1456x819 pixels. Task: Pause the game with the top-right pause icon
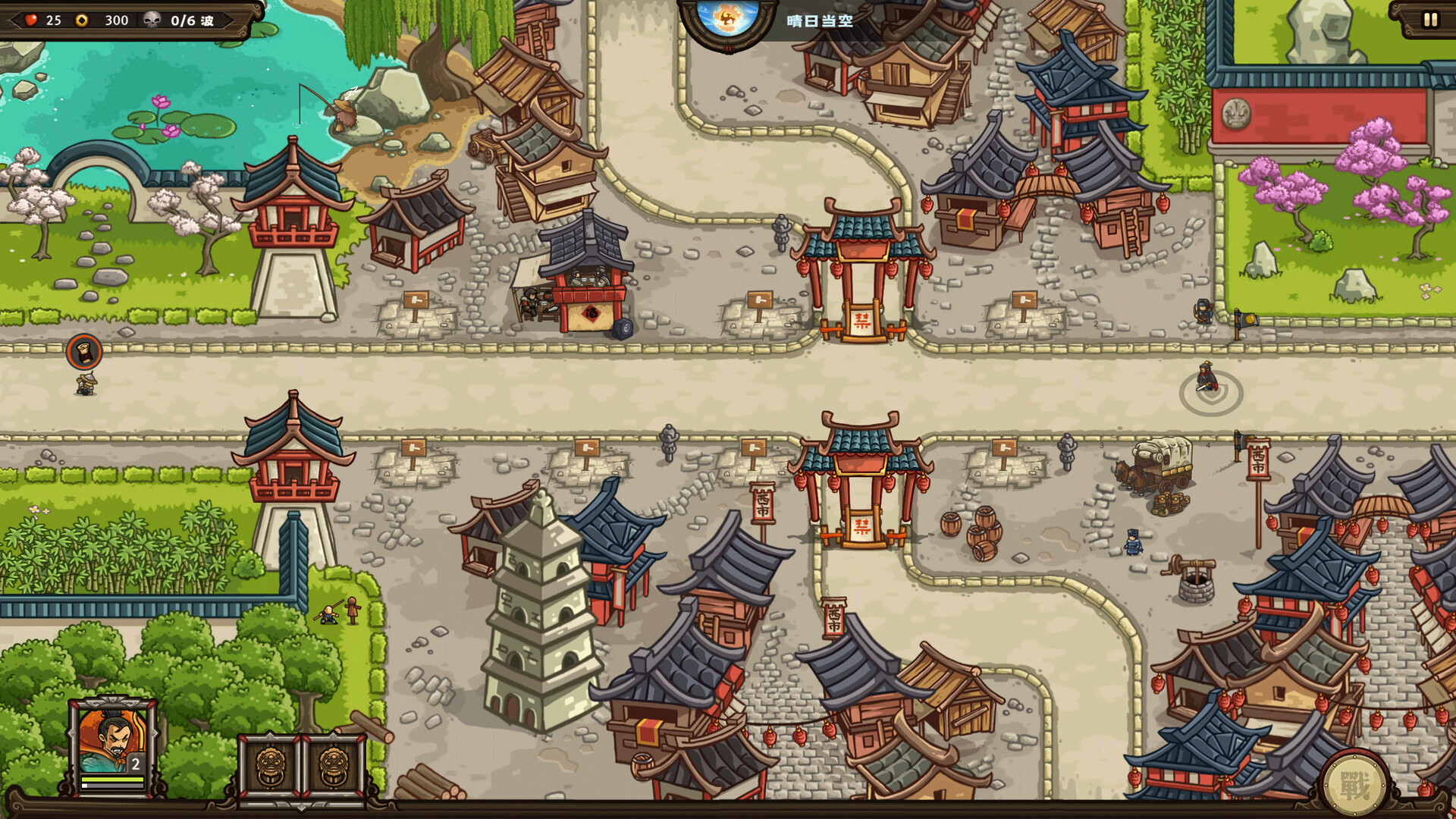tap(1432, 20)
